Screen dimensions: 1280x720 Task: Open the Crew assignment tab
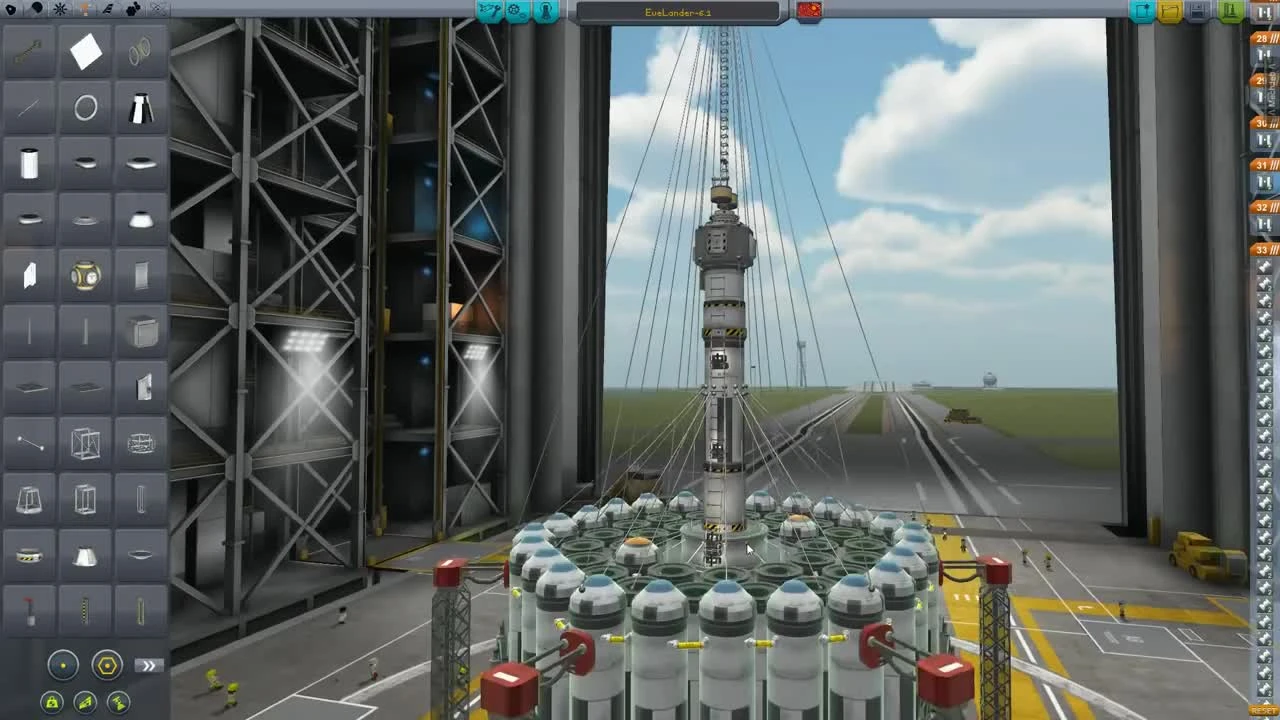coord(546,12)
